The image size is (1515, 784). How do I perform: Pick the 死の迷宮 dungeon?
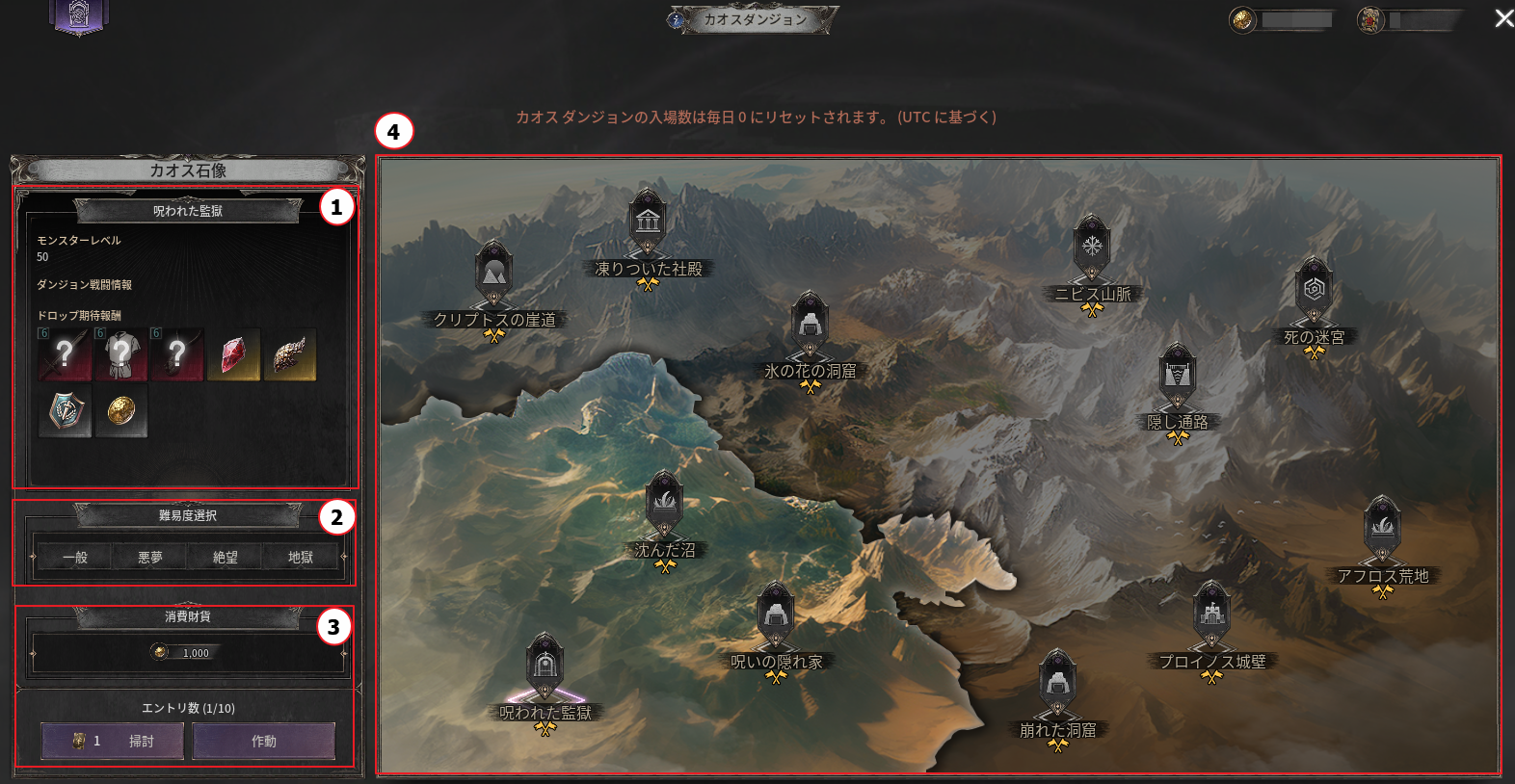tap(1314, 289)
